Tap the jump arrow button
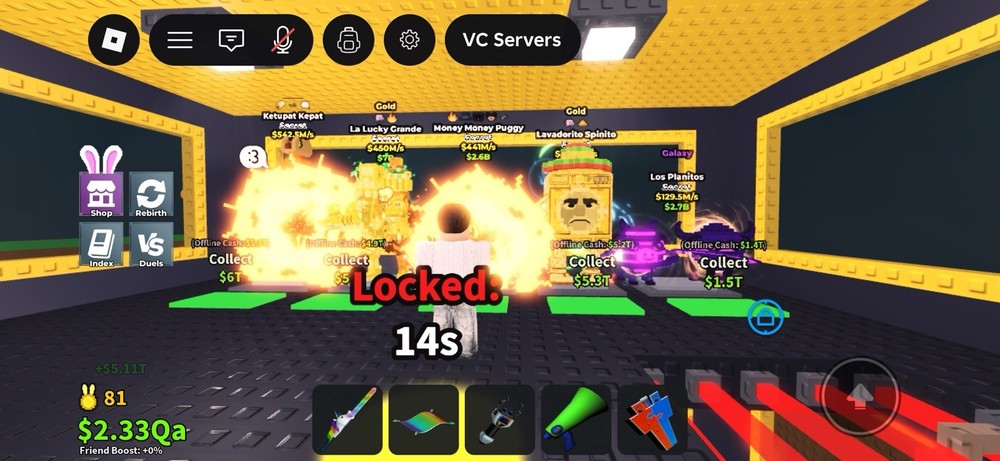Image resolution: width=1000 pixels, height=461 pixels. pos(859,396)
